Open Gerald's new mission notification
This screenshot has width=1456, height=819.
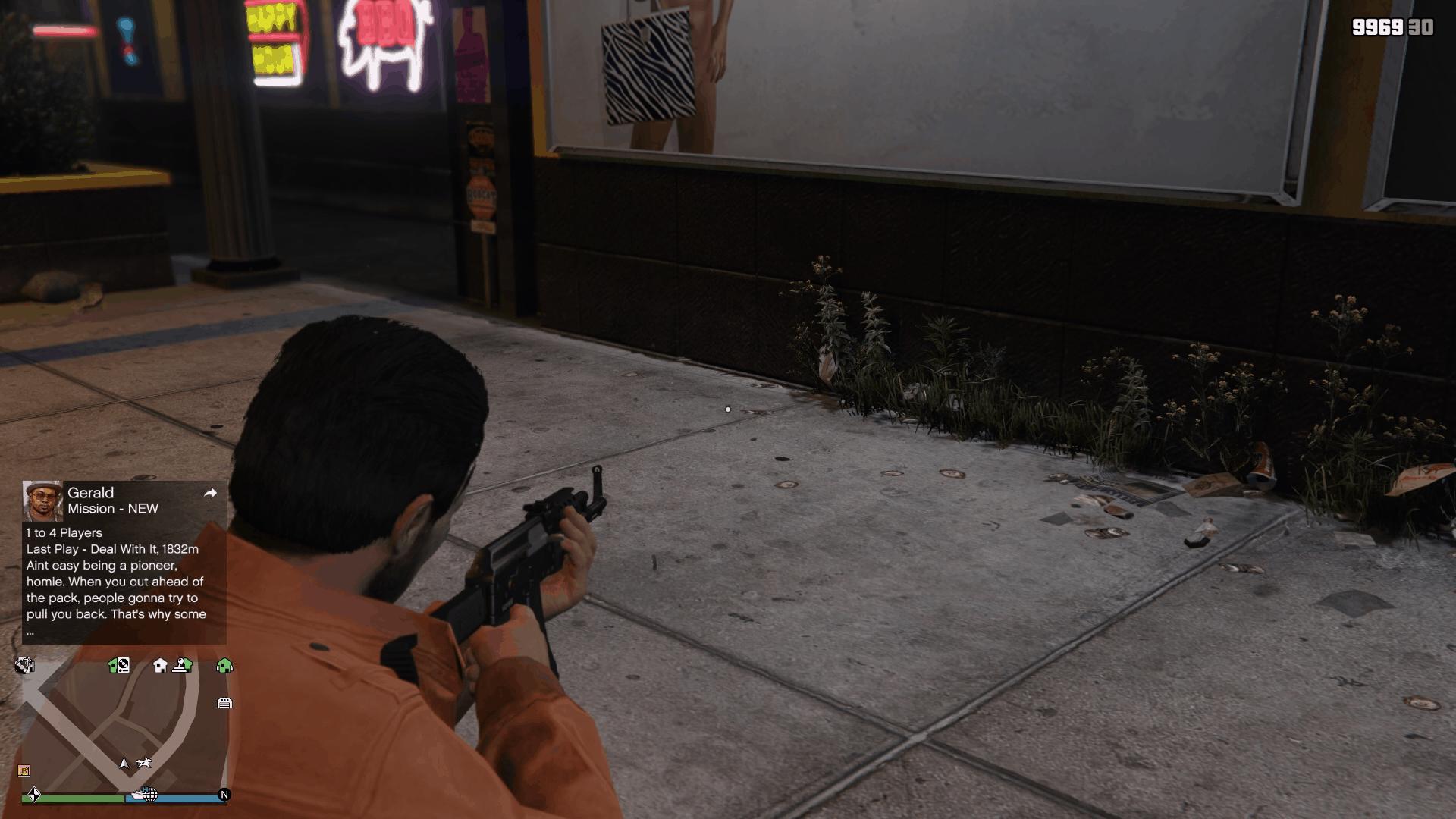(x=124, y=563)
